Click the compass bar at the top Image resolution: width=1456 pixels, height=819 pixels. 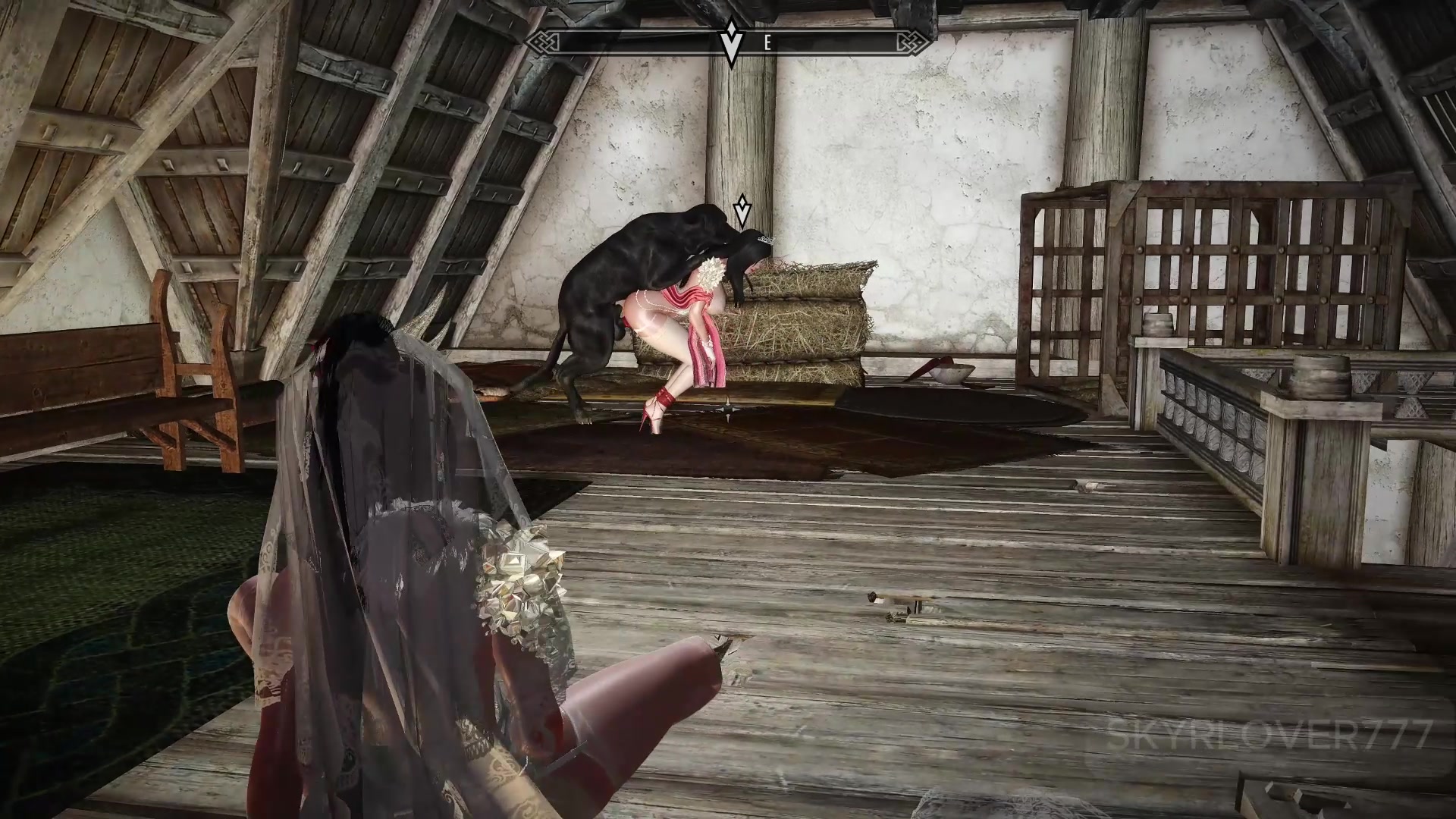tap(834, 42)
